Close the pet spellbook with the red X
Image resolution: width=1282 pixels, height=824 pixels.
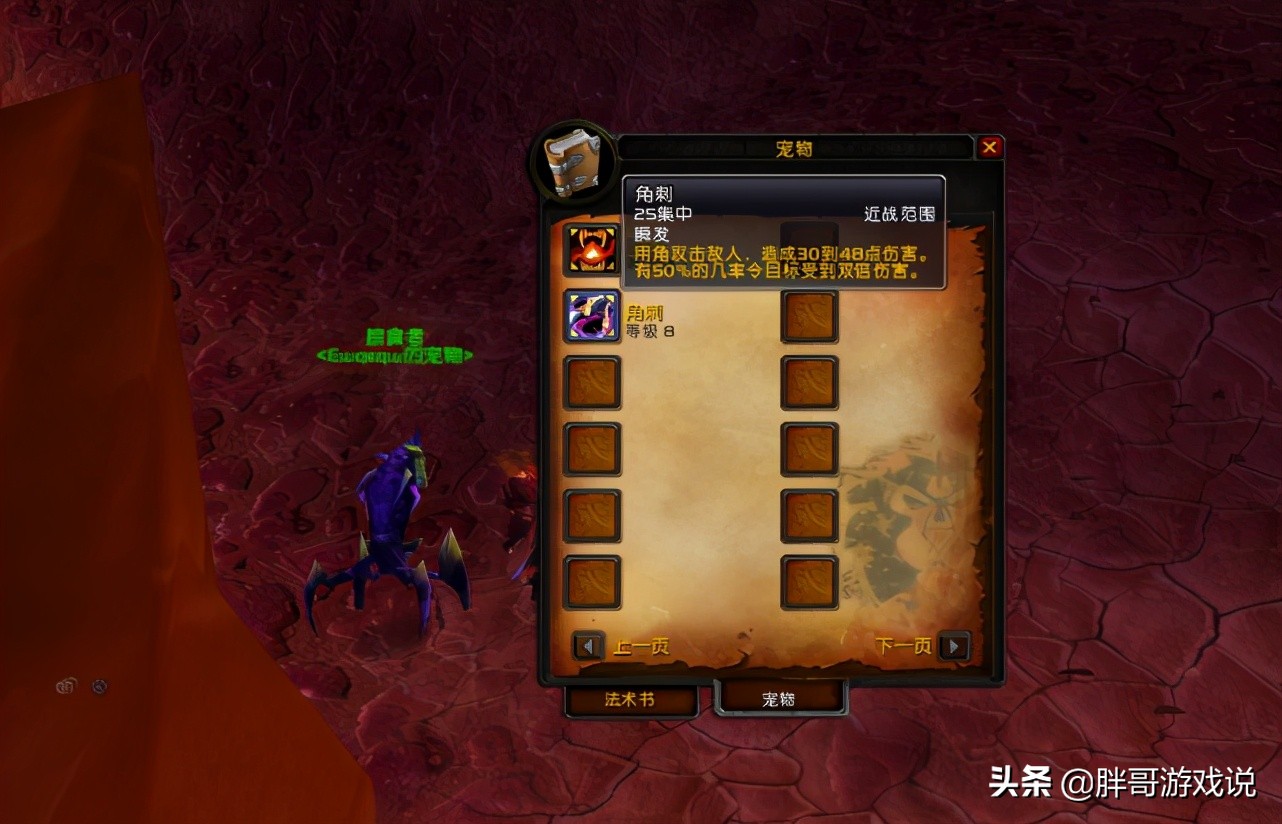coord(990,146)
